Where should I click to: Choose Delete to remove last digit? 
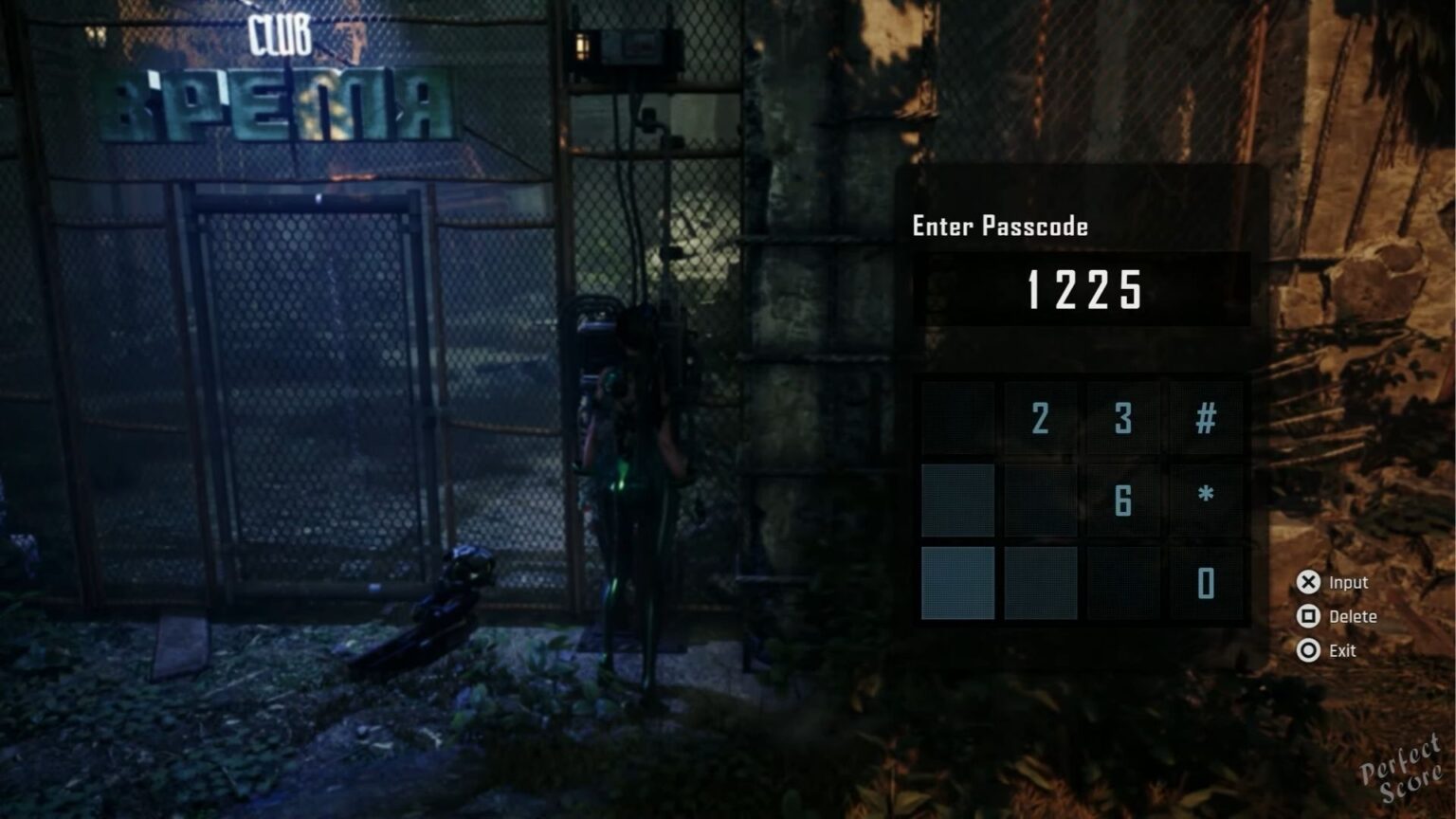tap(1355, 616)
